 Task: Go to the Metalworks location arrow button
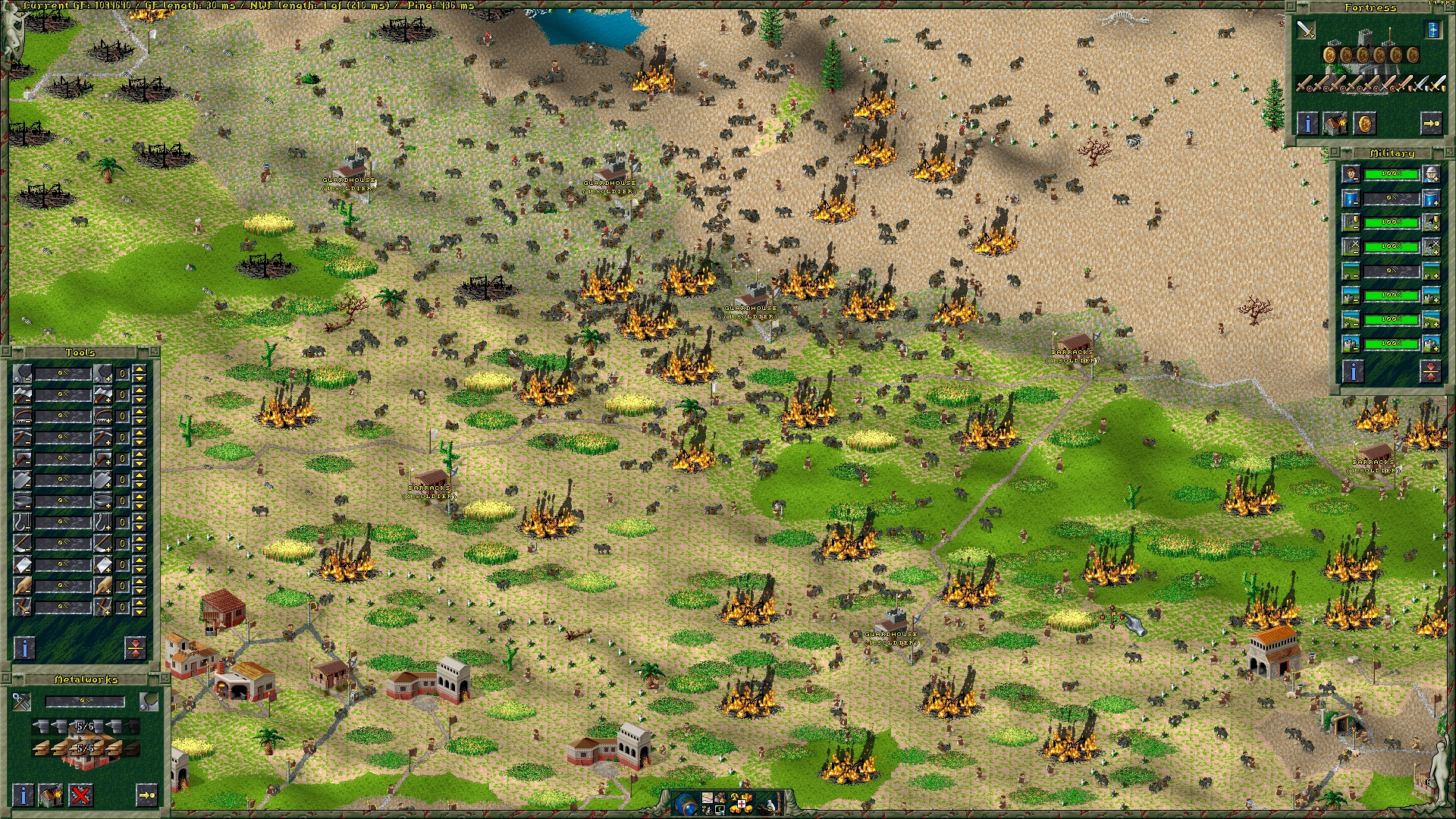tap(146, 795)
